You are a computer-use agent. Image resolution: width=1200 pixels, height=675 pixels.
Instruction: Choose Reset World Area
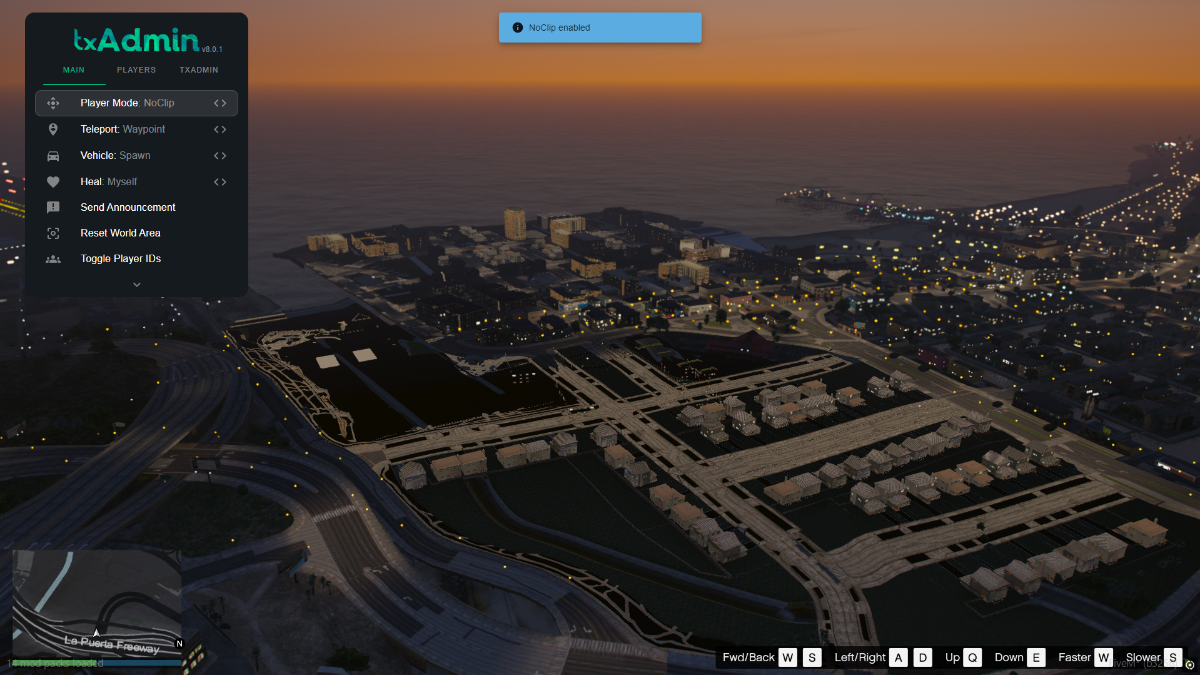120,233
